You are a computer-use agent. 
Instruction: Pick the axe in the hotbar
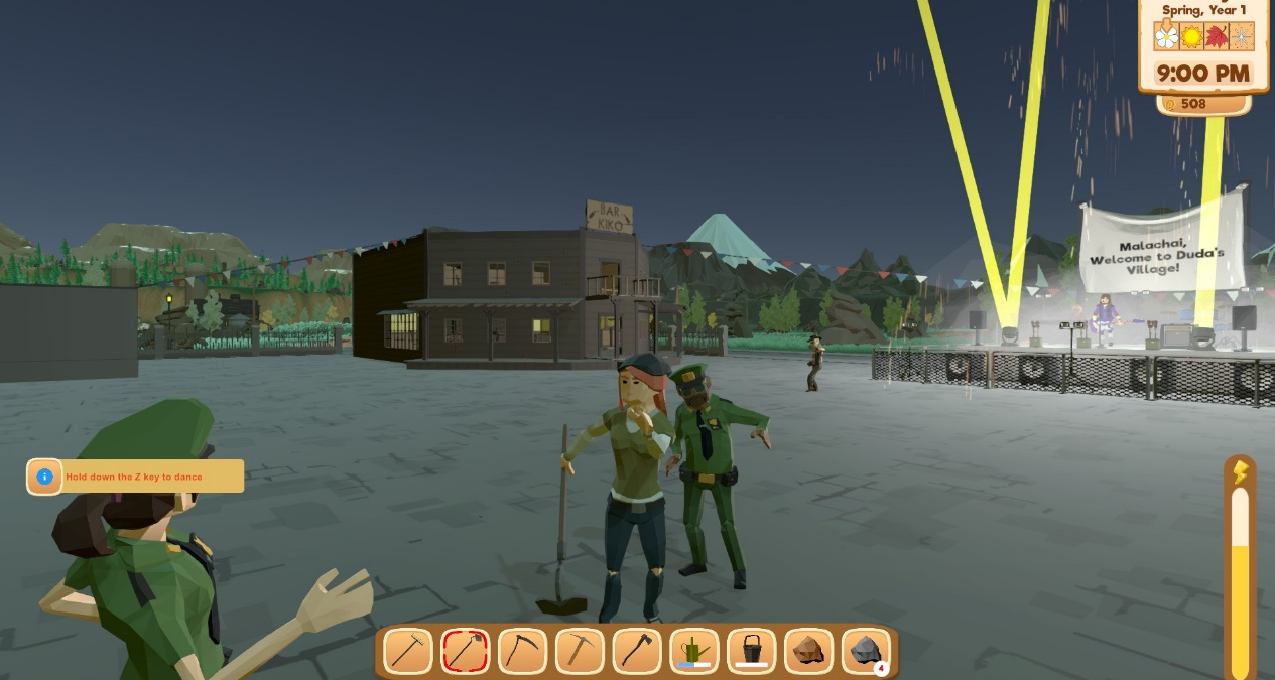637,651
